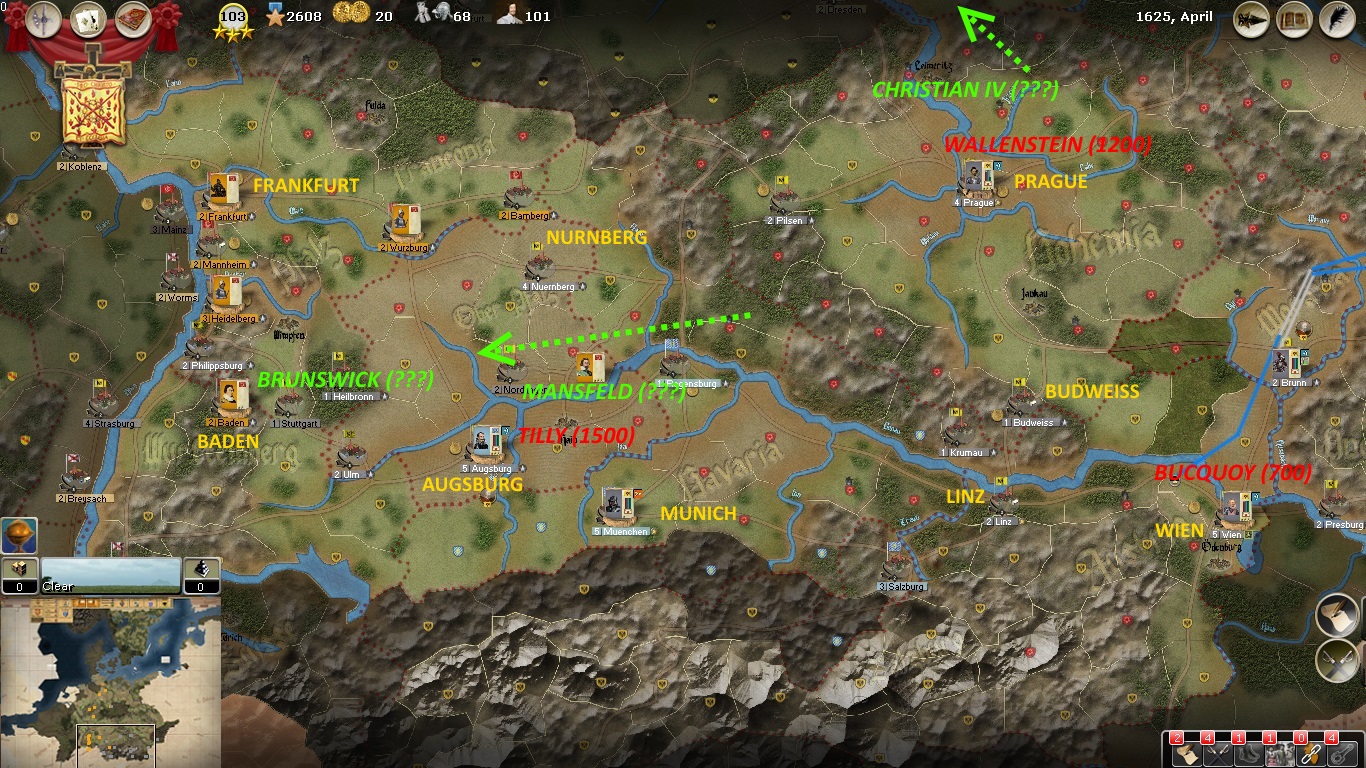
Task: Open the compass rose menu button
Action: 44,18
